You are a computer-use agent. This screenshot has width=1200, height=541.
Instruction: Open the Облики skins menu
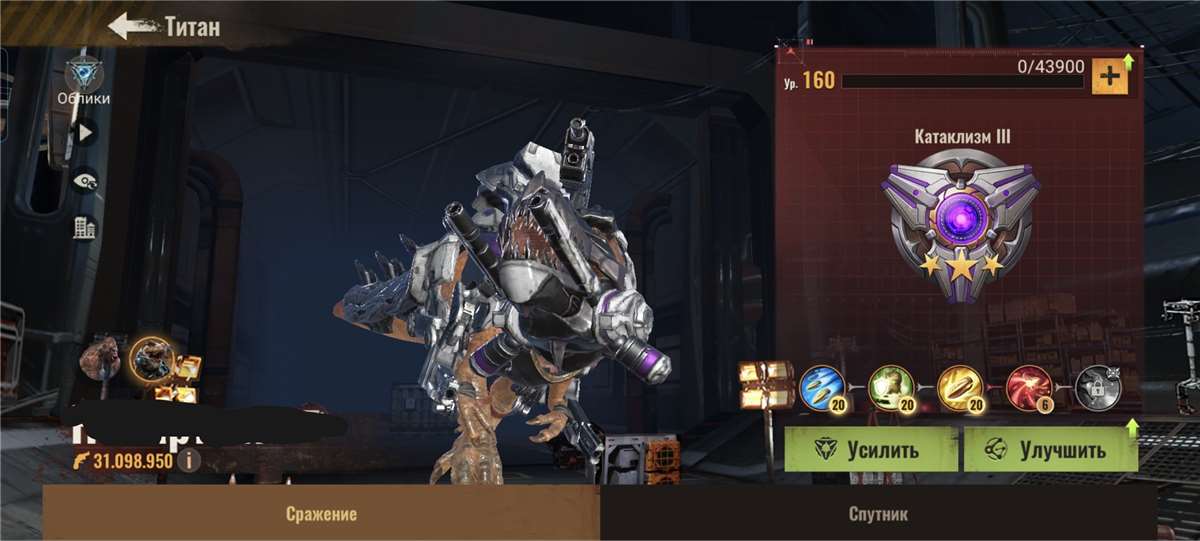click(83, 78)
